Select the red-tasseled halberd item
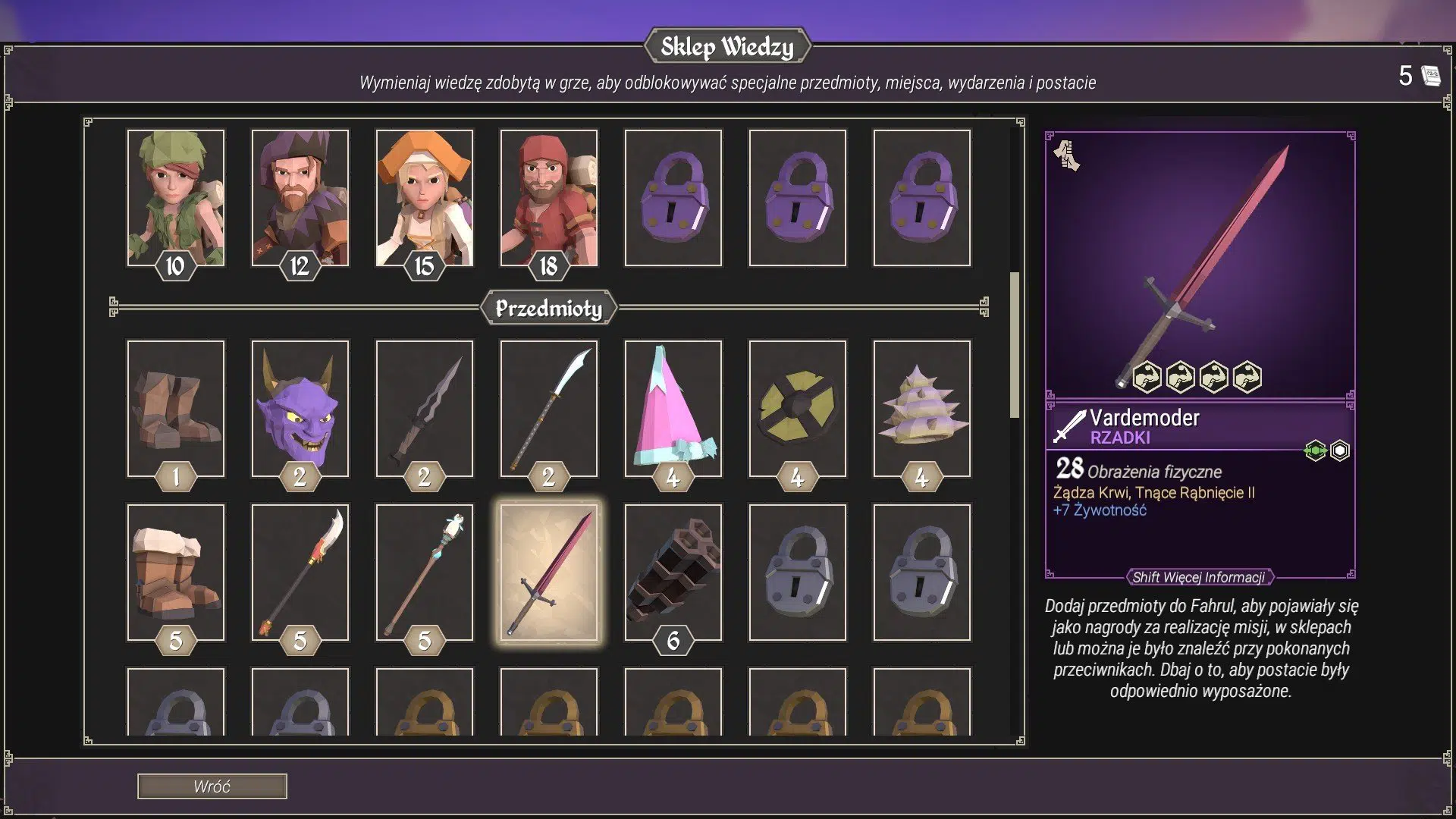 300,572
